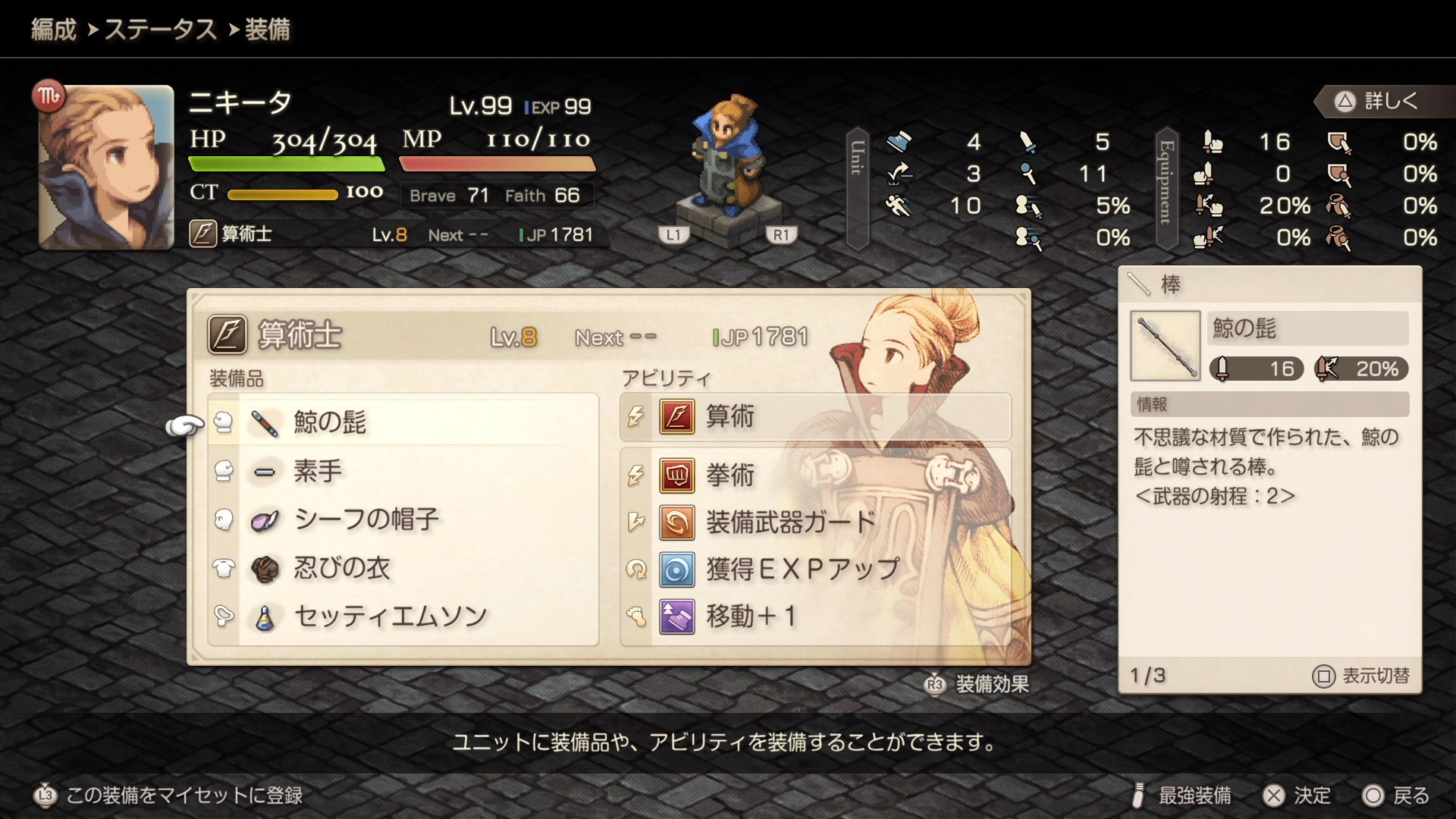Open the 獲得EXPアップ support ability

pos(815,569)
